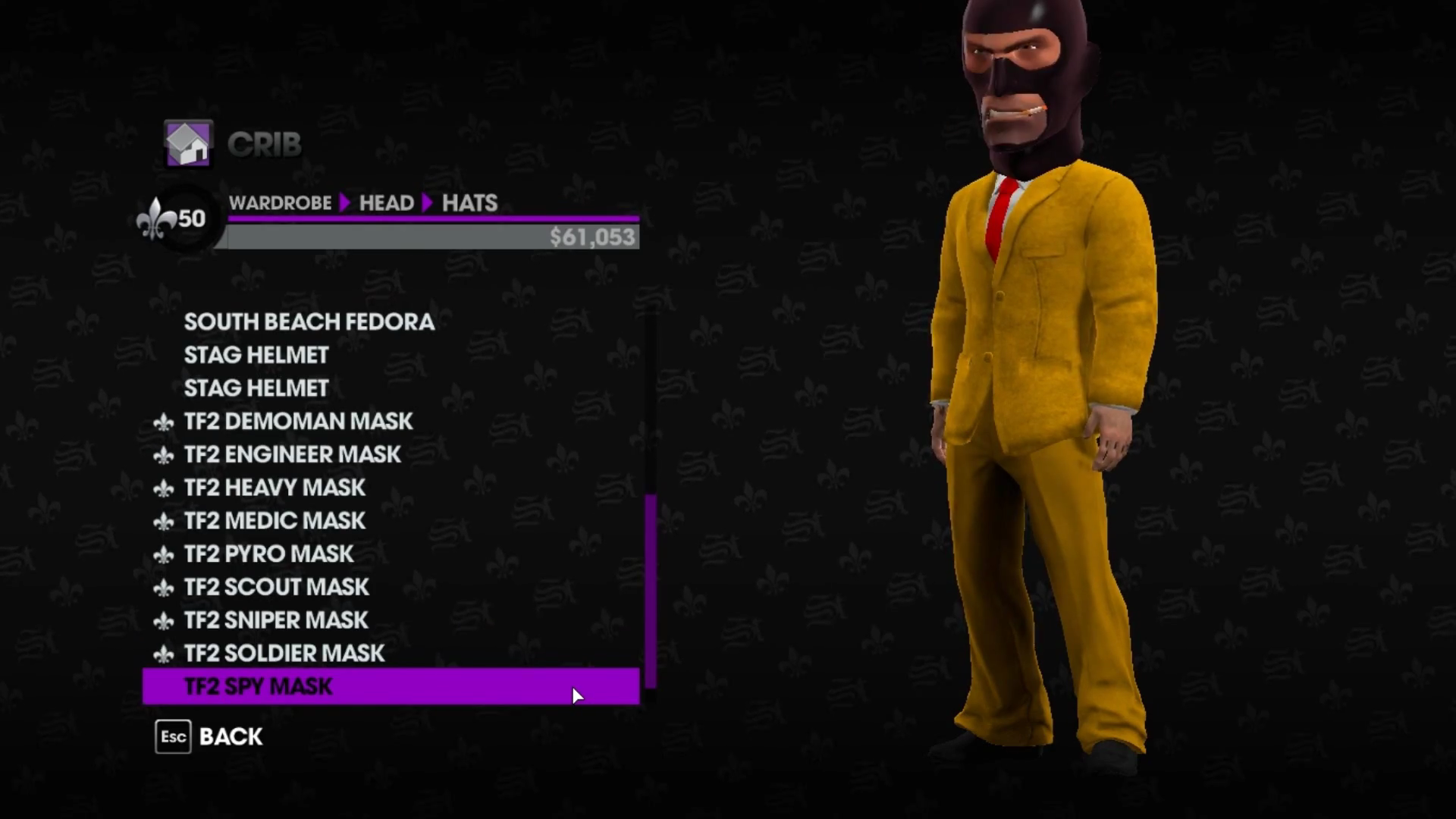Equip the TF2 Medic Mask
The image size is (1456, 819).
[x=275, y=521]
